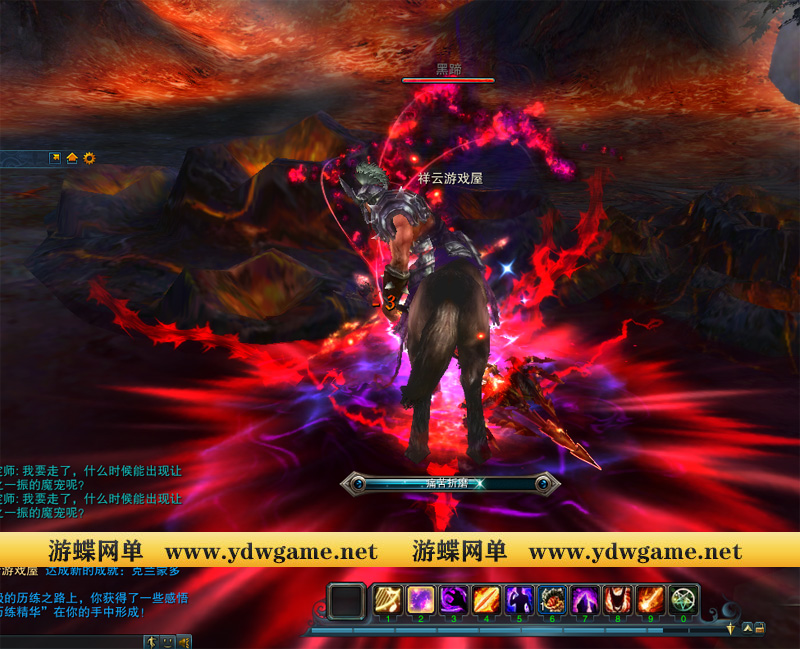Cast the purple lightning skill in slot 7
Viewport: 800px width, 649px height.
pos(585,600)
